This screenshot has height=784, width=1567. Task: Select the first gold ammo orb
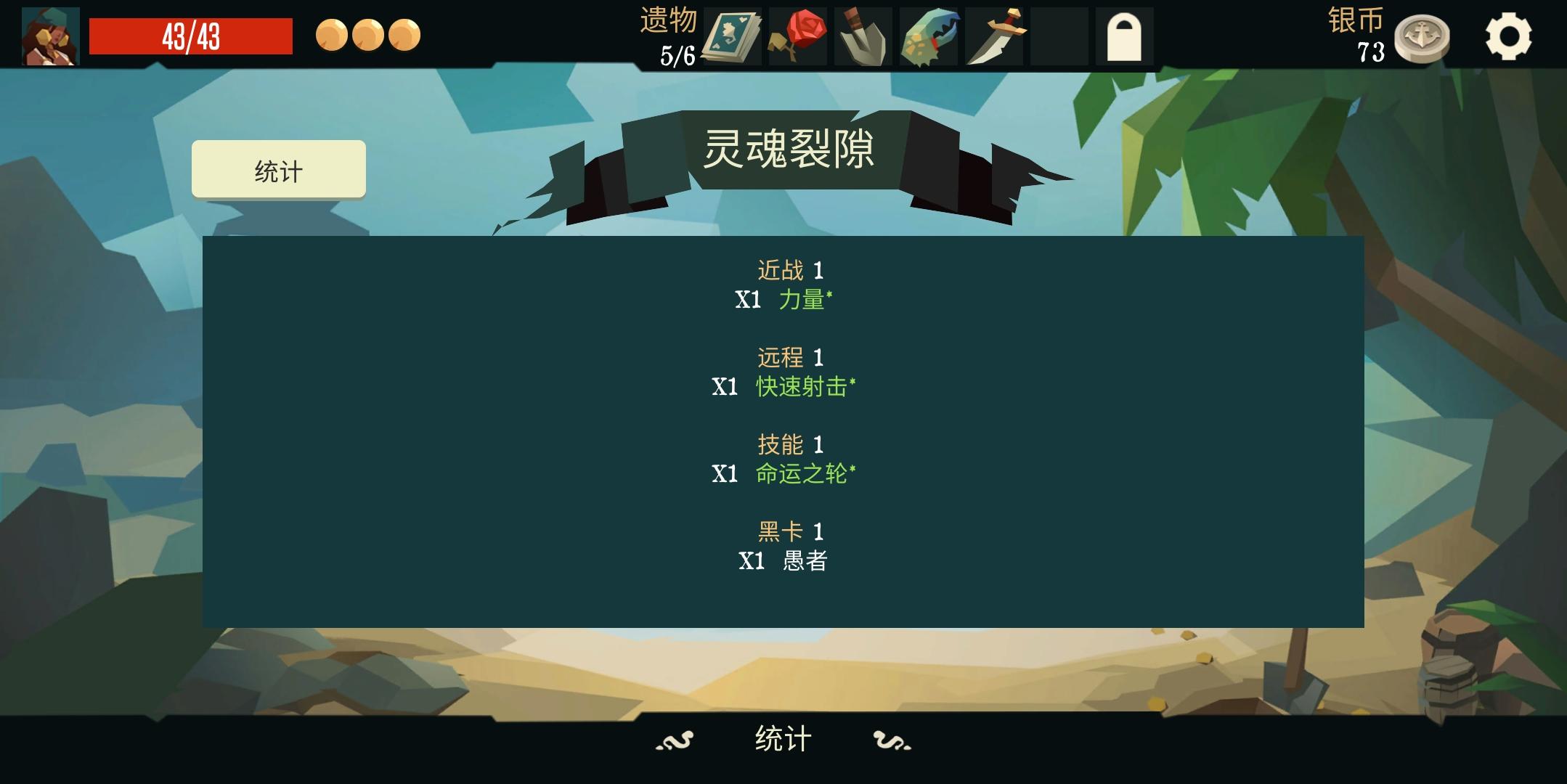pos(334,34)
